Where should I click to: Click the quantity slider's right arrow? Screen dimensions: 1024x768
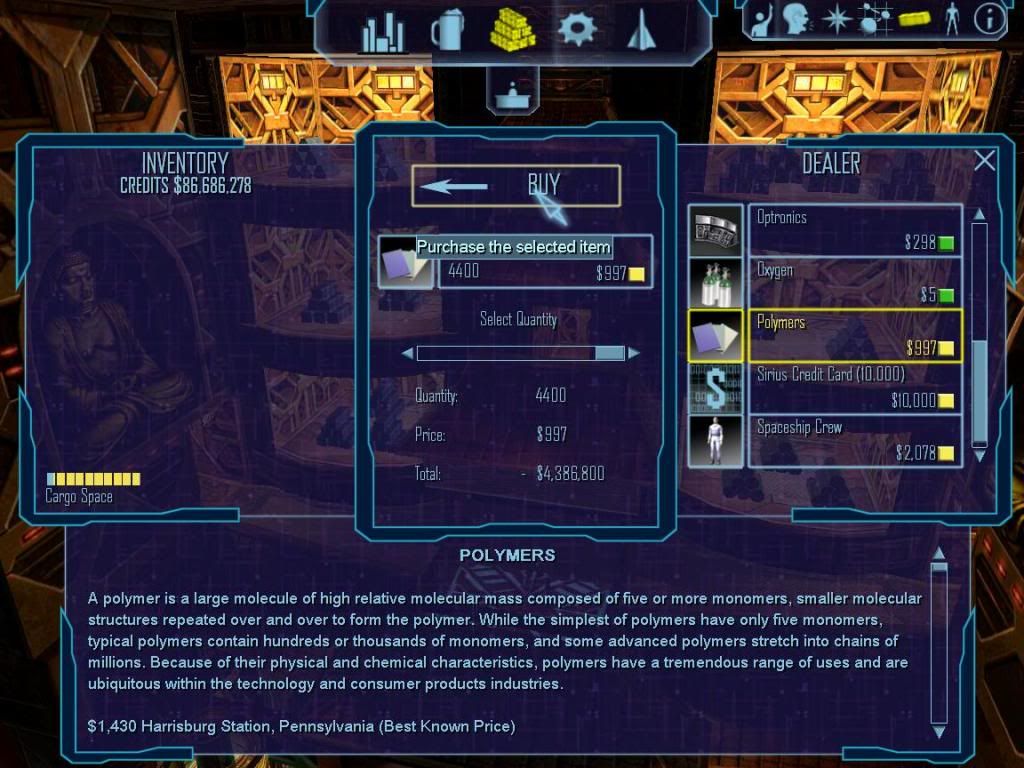[634, 353]
